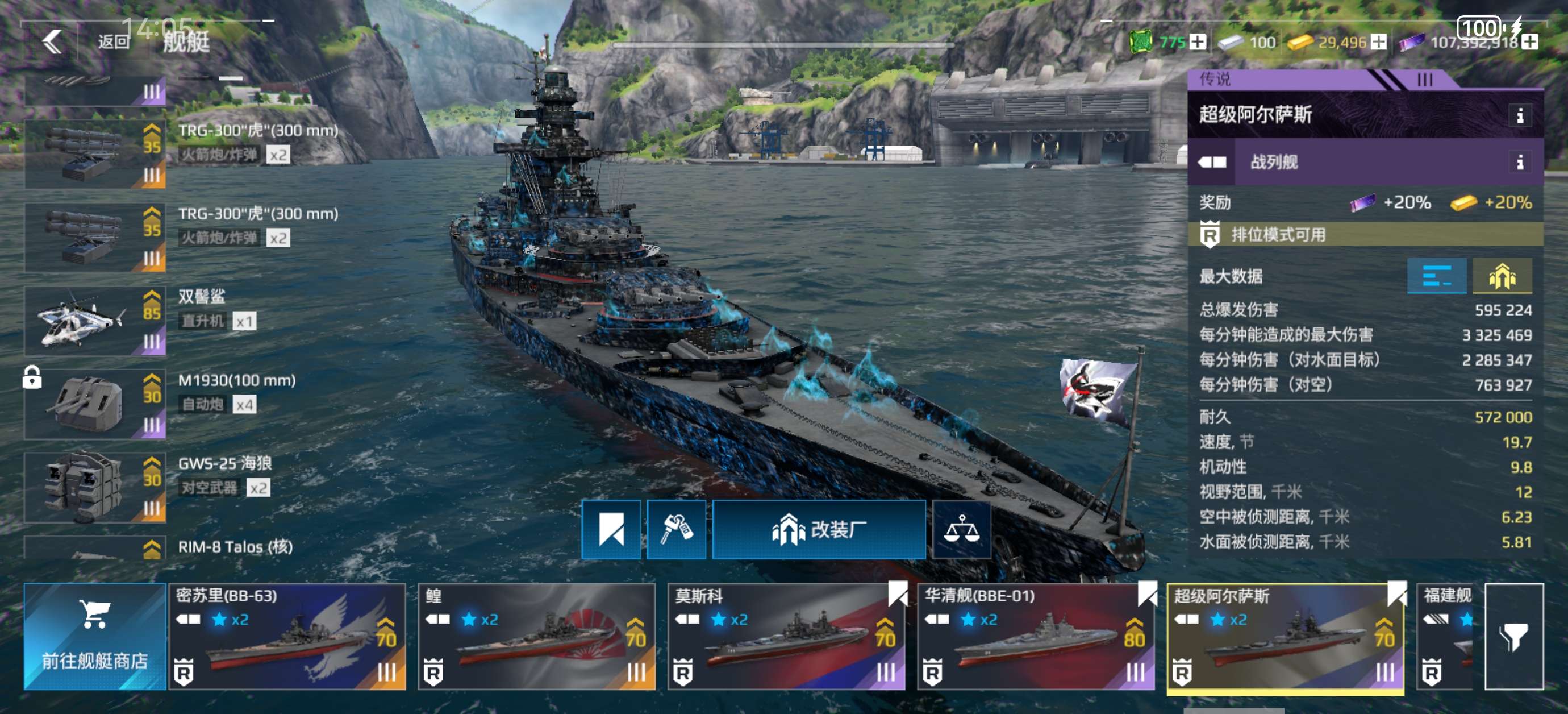
Task: Select the GWS-25 海狼 air defense slot
Action: (94, 487)
